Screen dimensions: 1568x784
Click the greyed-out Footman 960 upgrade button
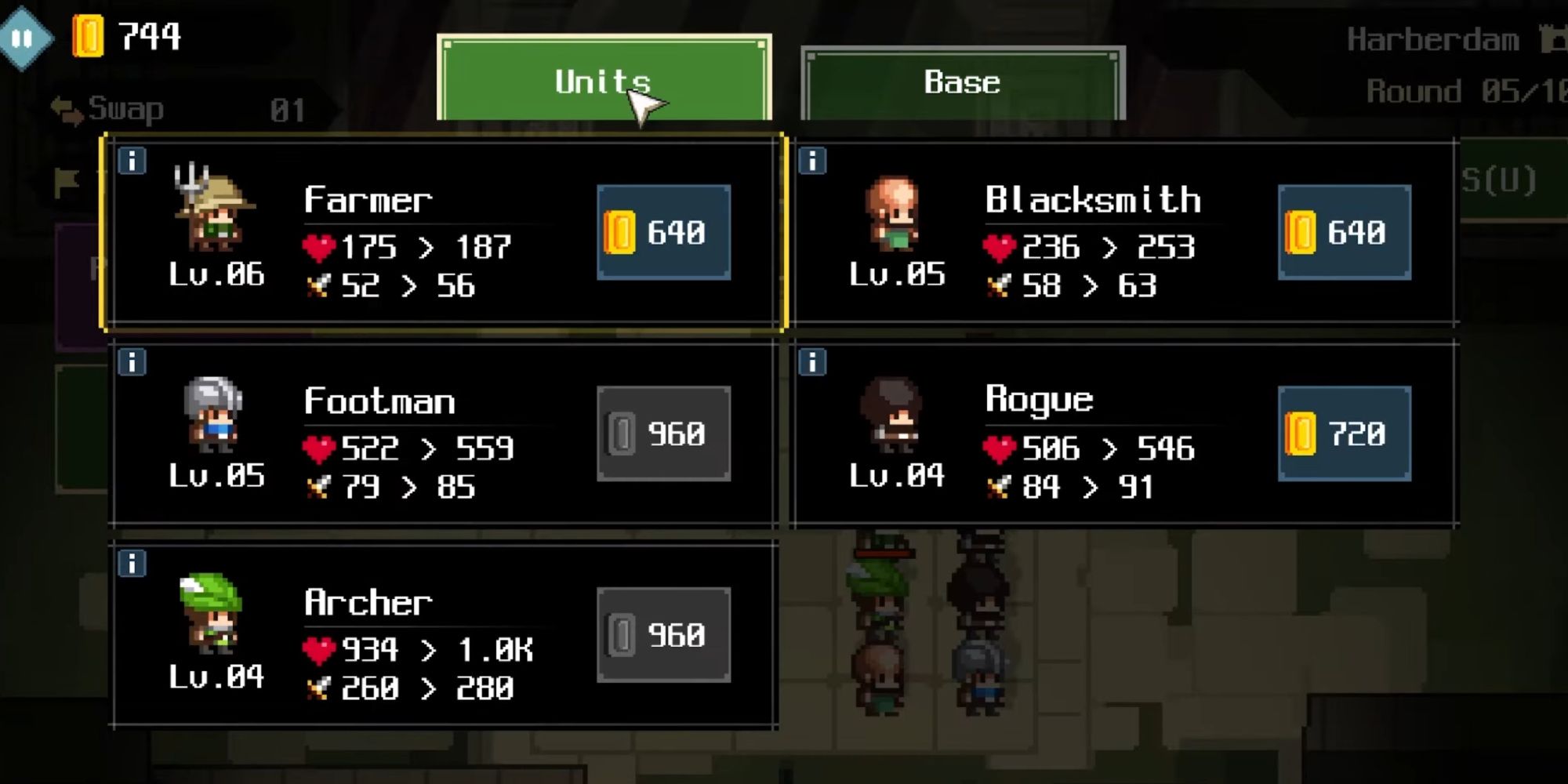(x=662, y=433)
